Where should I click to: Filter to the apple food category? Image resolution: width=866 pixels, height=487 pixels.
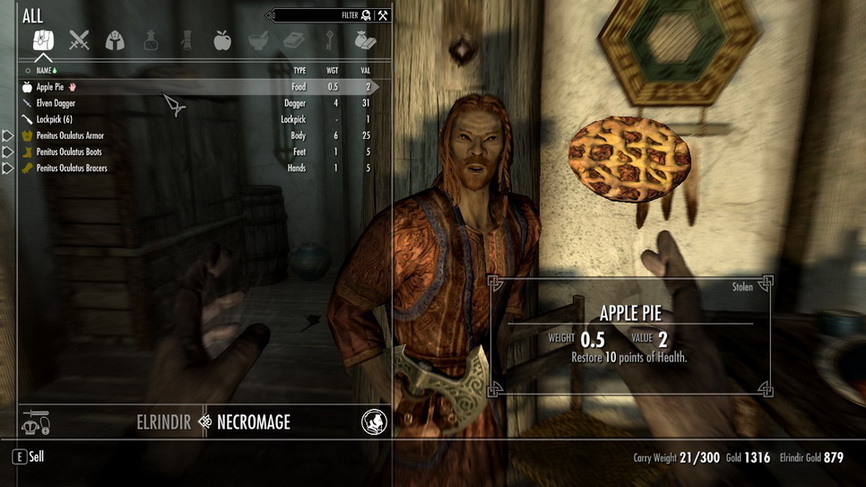(x=222, y=41)
